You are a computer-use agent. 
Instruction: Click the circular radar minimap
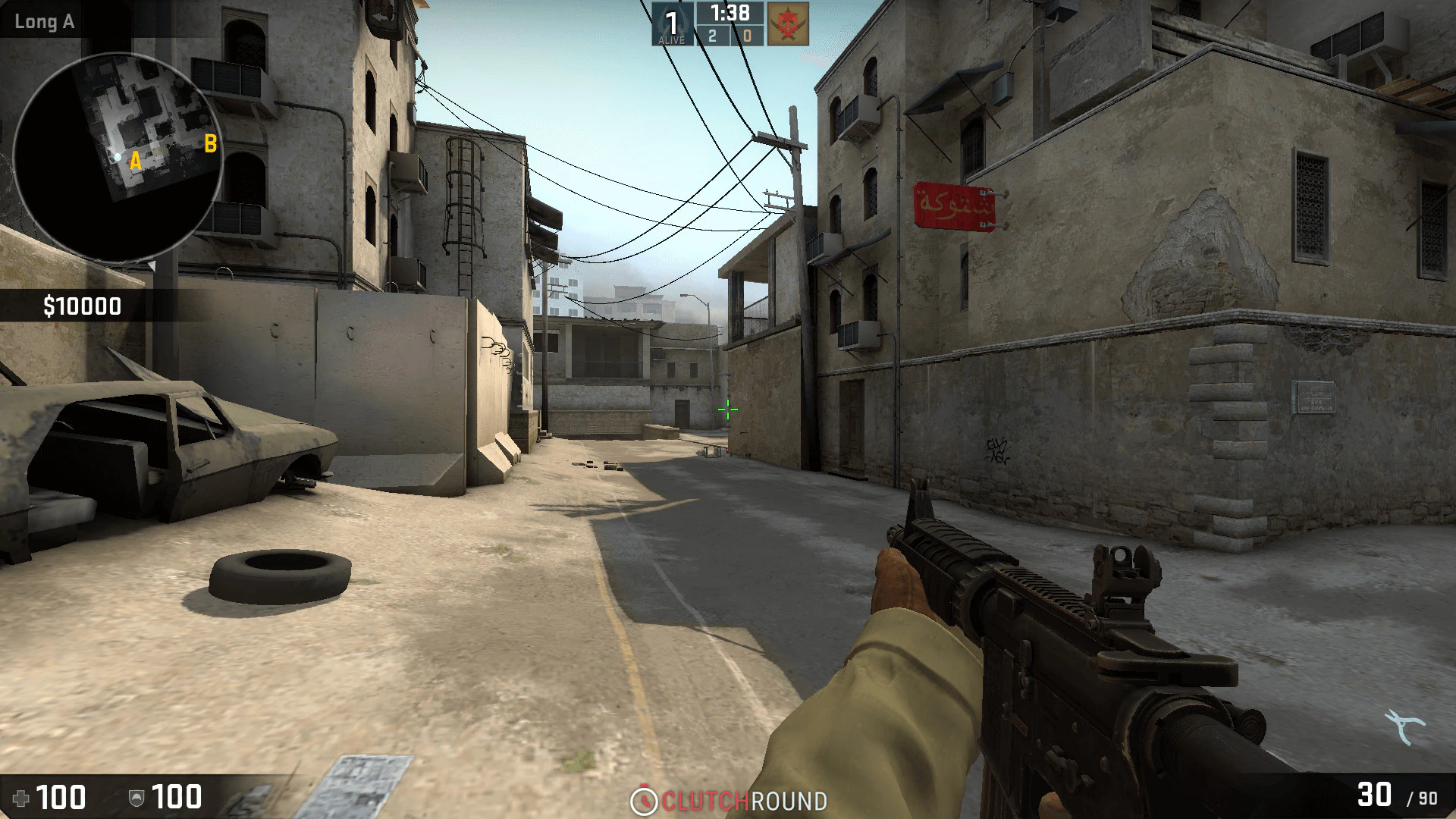click(118, 158)
